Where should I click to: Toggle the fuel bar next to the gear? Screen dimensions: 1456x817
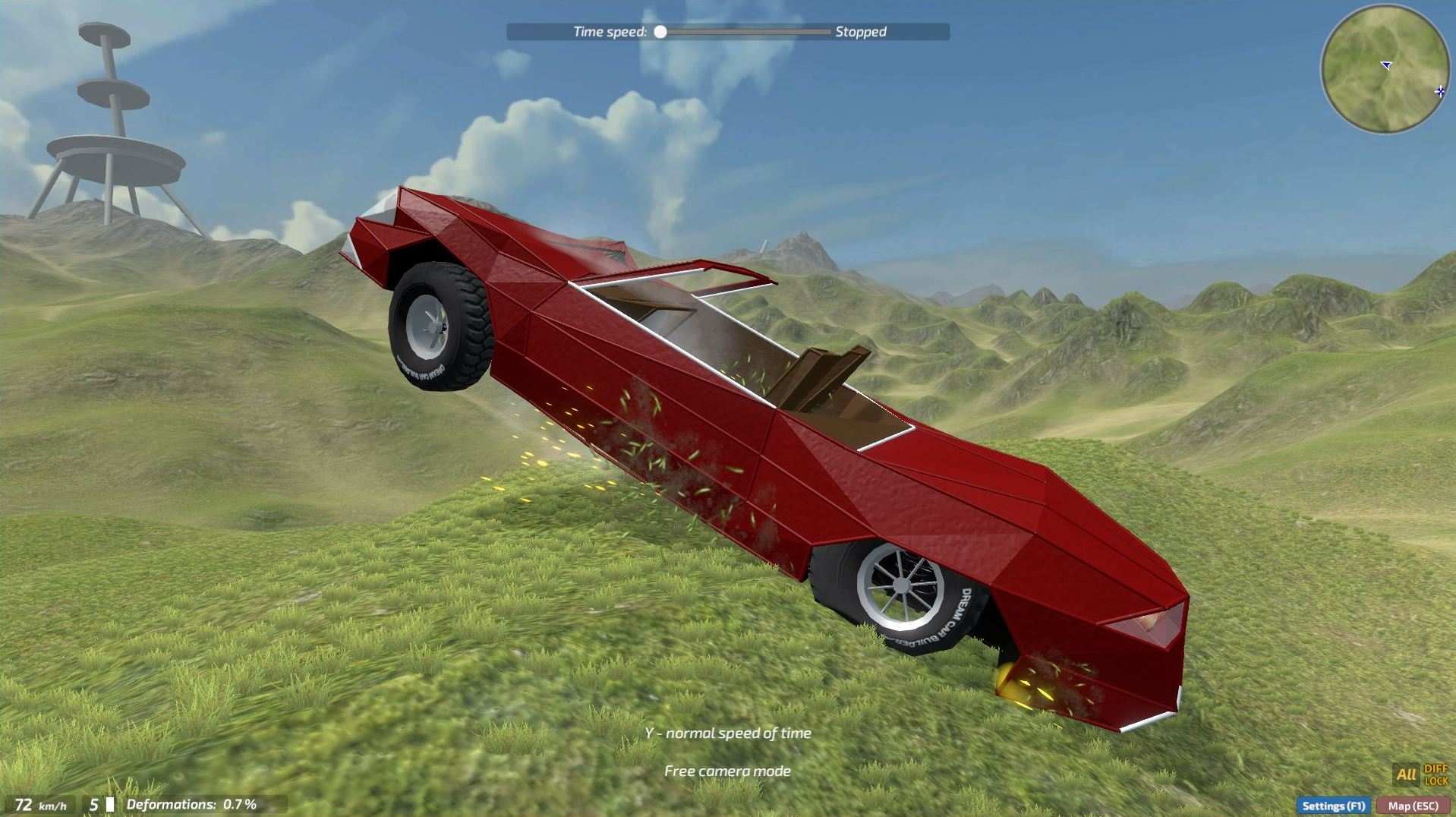pos(109,804)
